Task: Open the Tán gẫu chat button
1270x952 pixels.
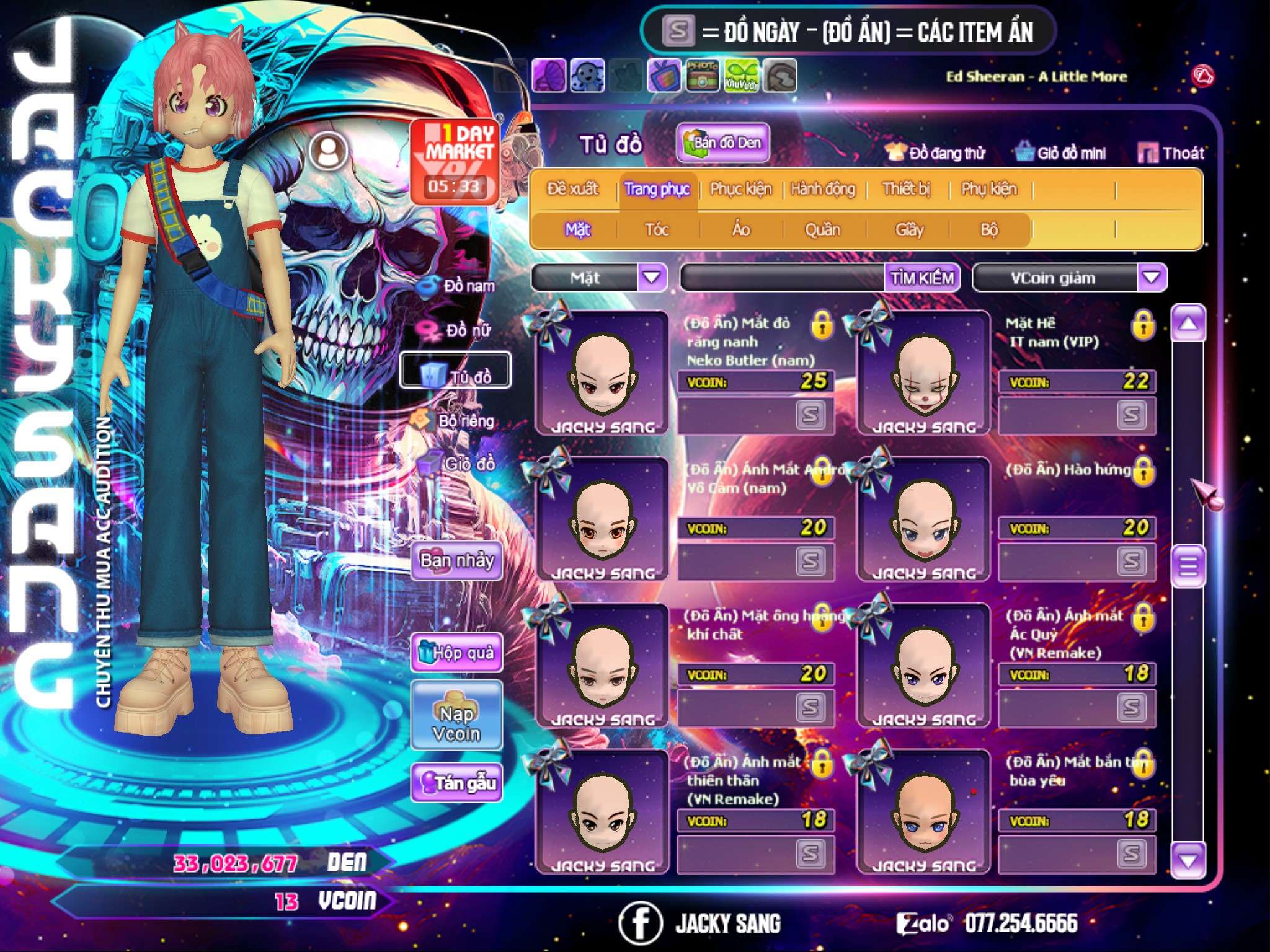Action: (457, 783)
